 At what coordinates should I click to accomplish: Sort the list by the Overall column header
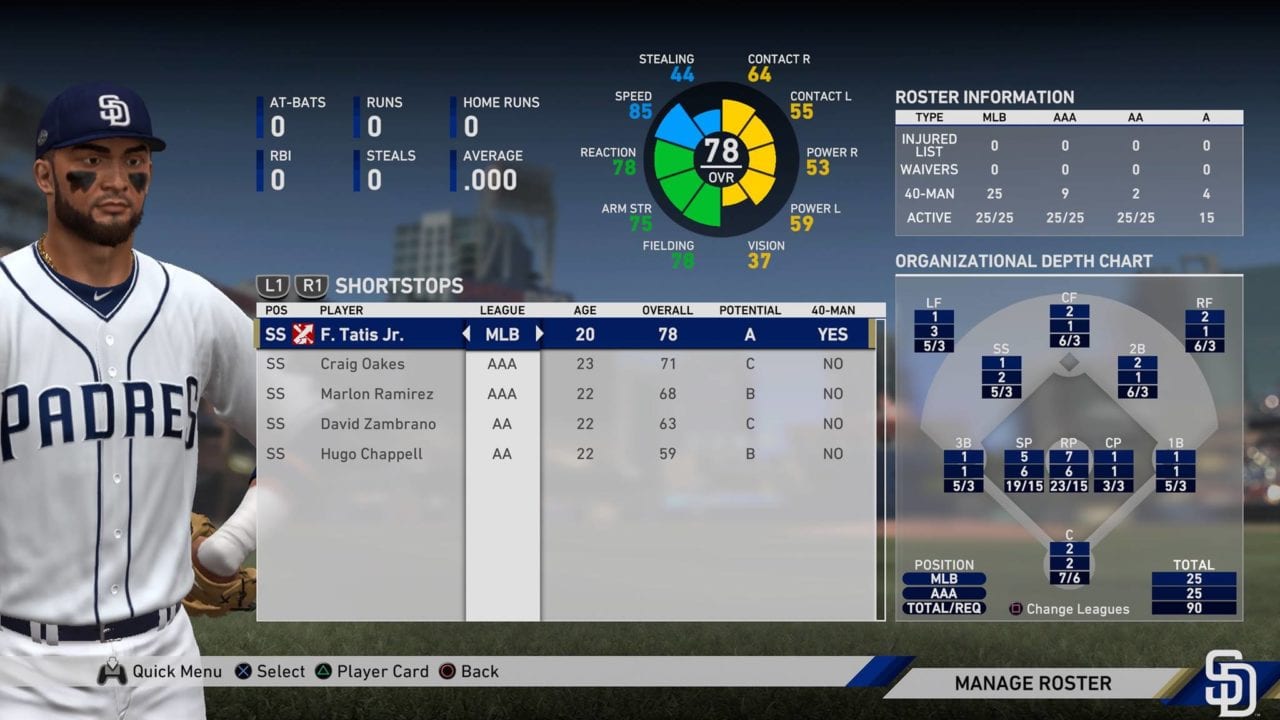click(x=668, y=310)
